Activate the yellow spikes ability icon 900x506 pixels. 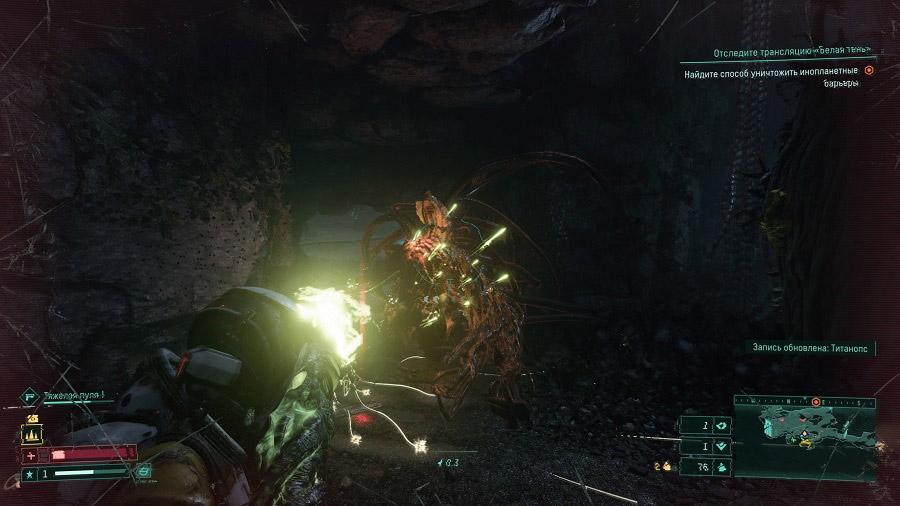31,434
